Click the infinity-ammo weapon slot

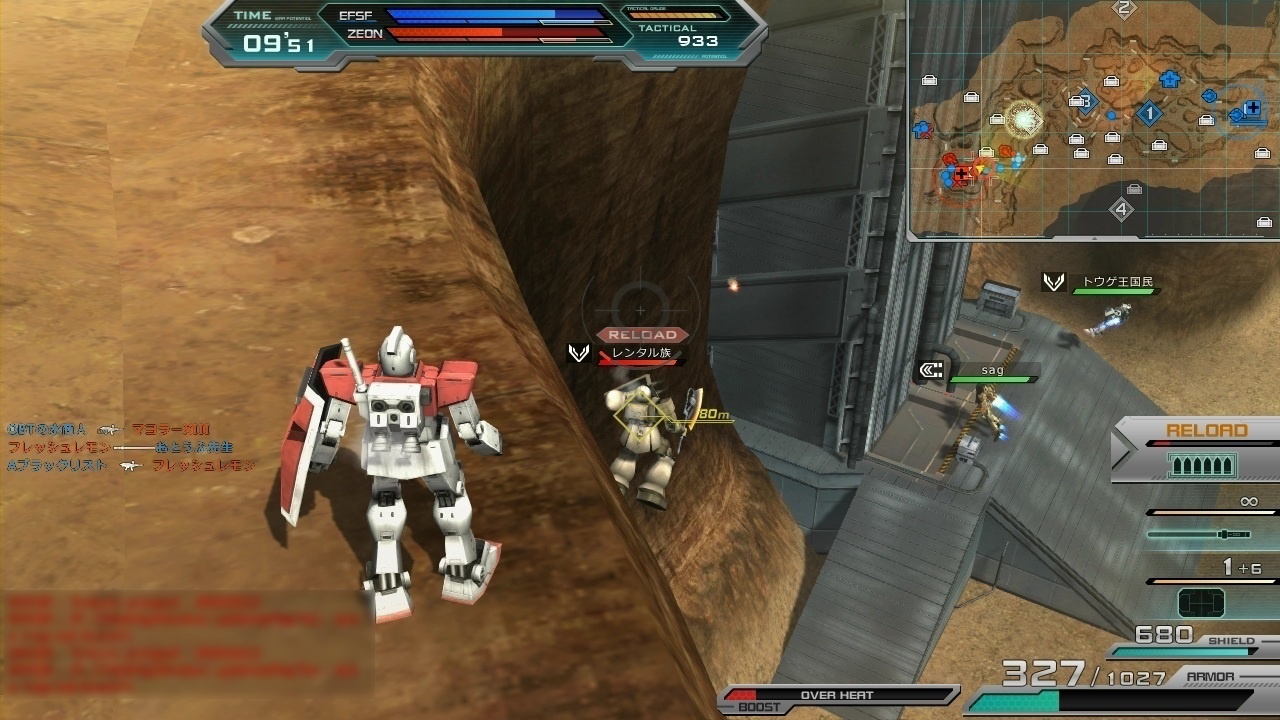click(x=1249, y=501)
